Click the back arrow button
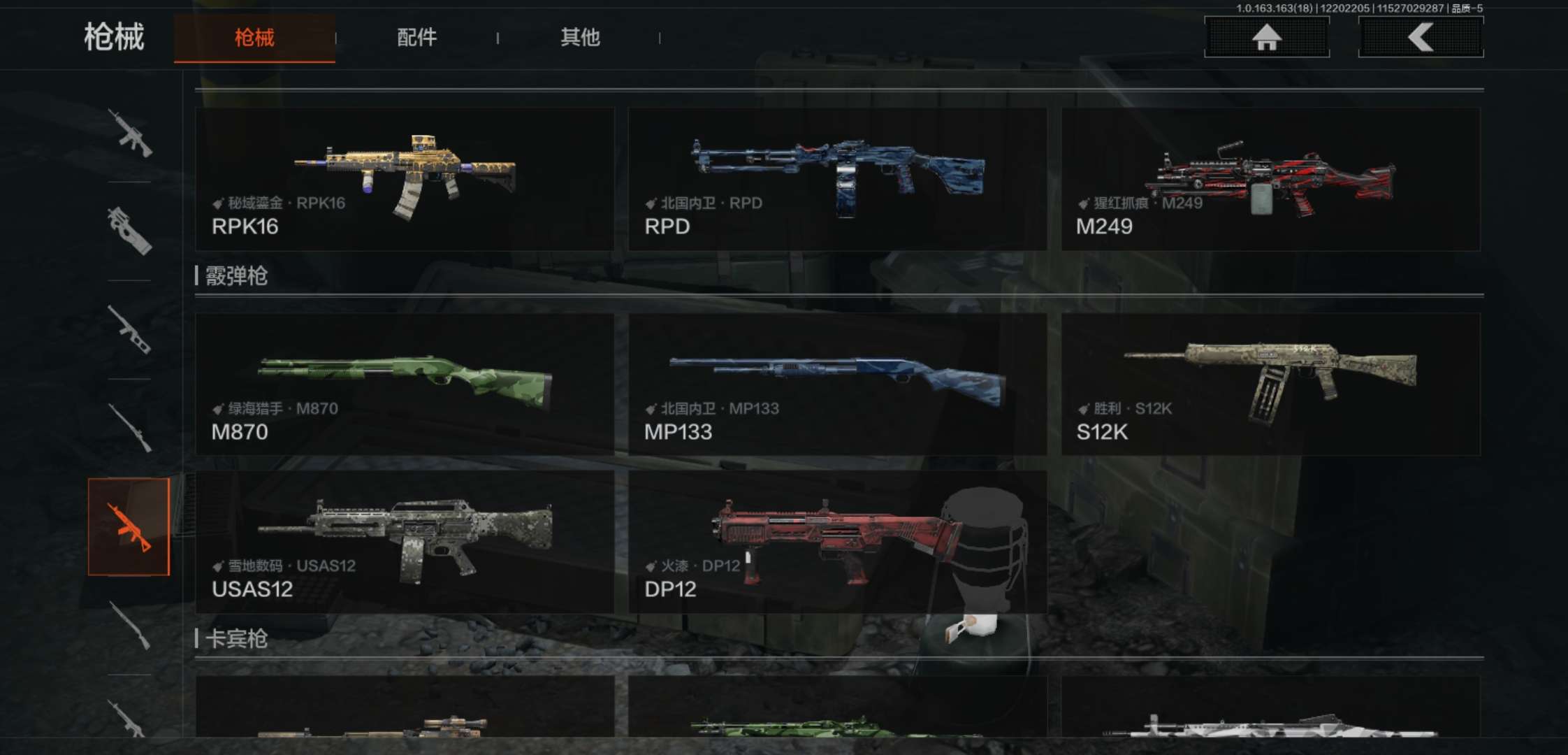Screen dimensions: 1568x755 point(1421,37)
